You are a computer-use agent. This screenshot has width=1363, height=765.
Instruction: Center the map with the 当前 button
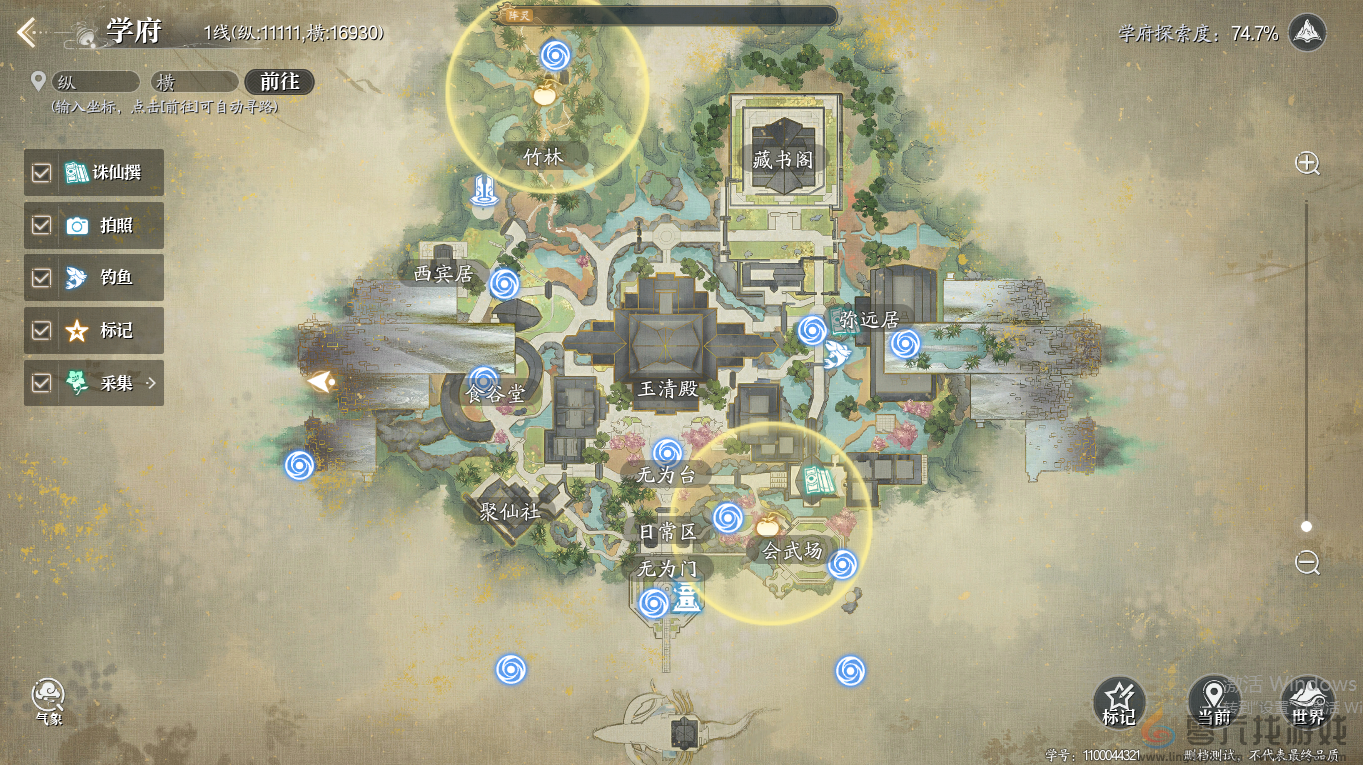1213,701
